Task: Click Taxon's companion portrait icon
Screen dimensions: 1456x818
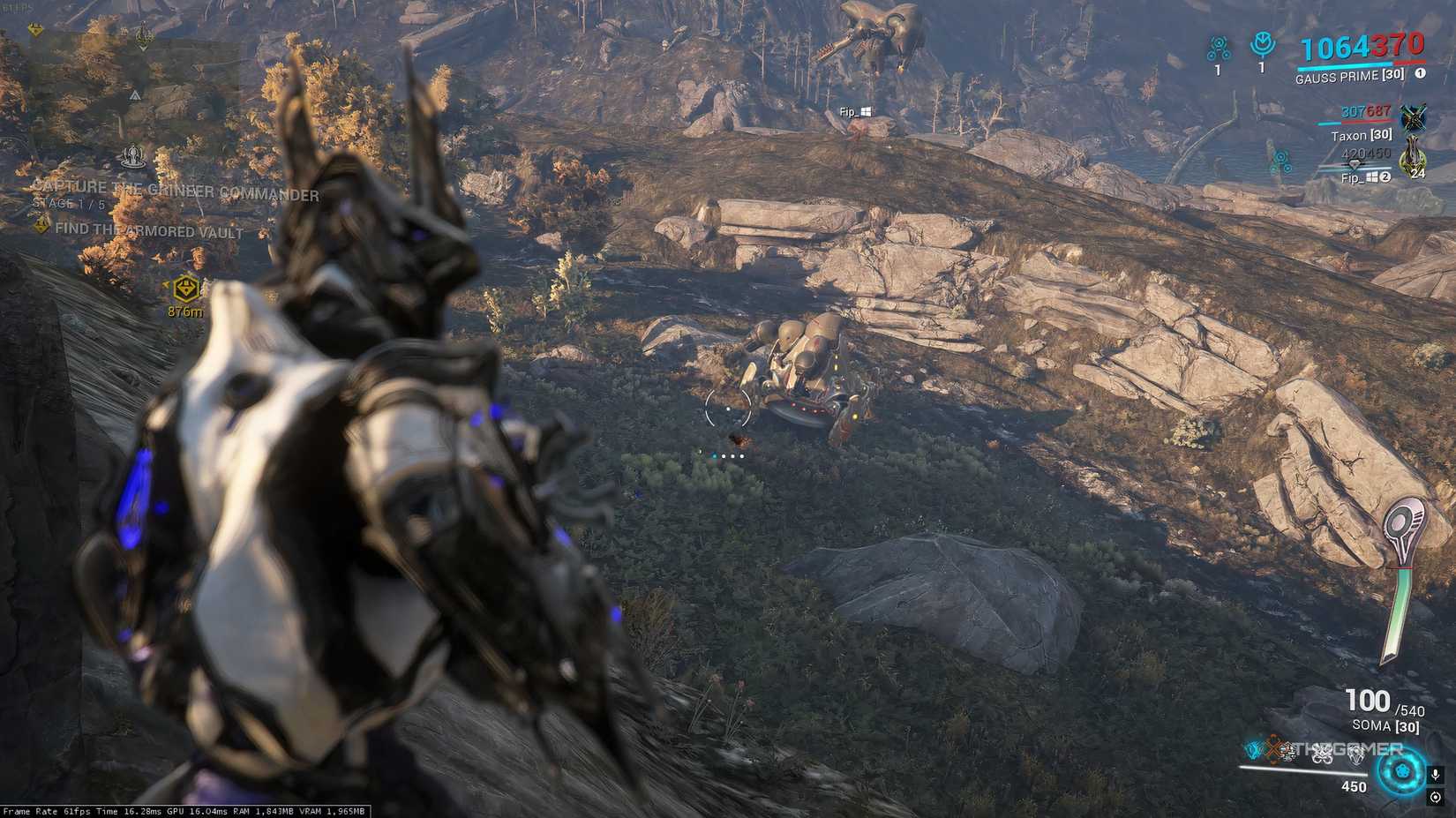Action: click(x=1414, y=117)
